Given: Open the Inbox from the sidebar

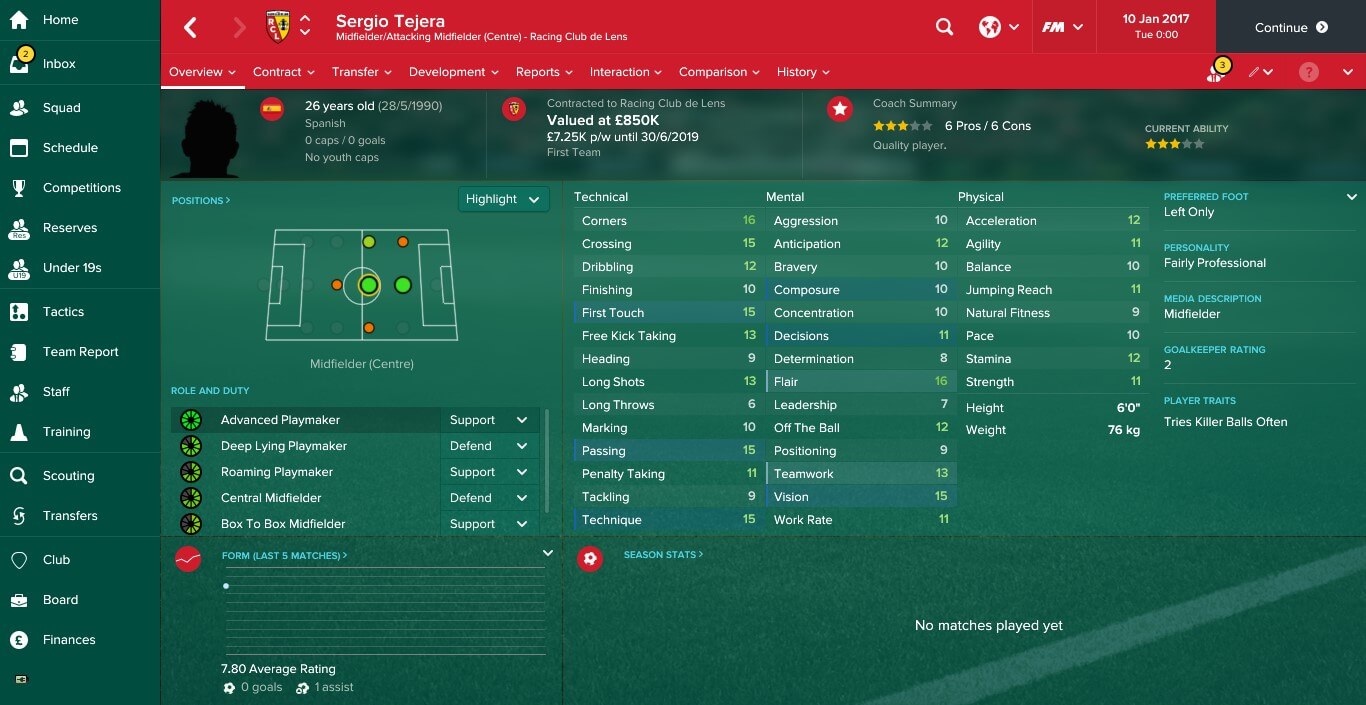Looking at the screenshot, I should (59, 64).
